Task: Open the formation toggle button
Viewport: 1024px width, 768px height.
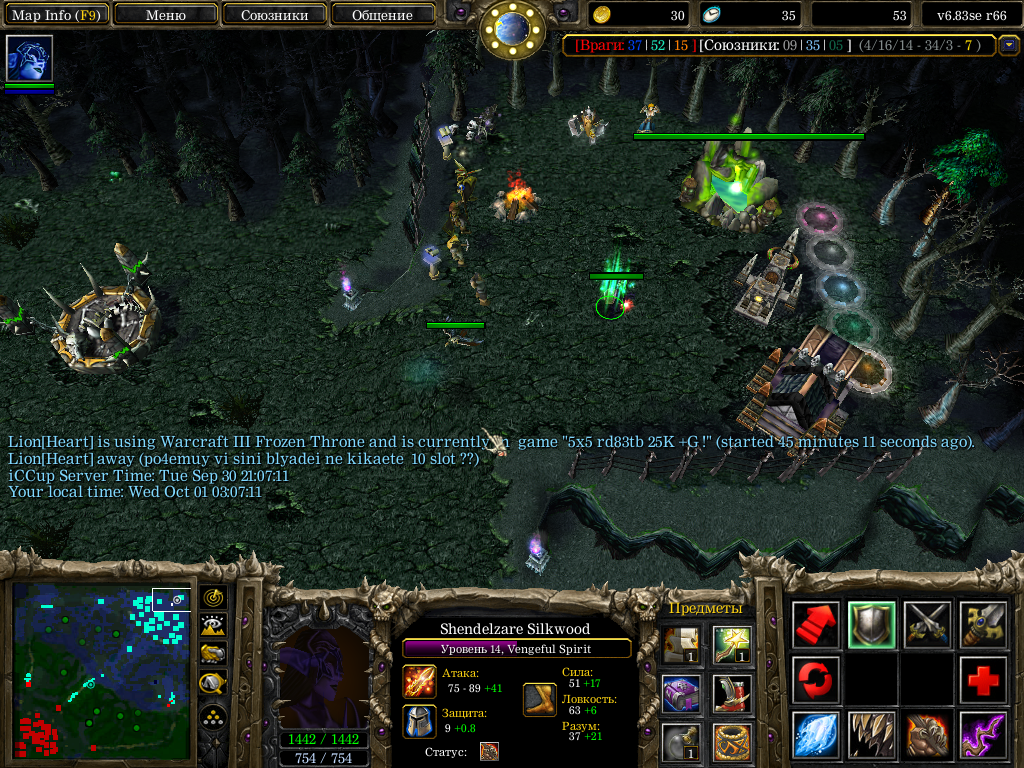Action: (x=213, y=716)
